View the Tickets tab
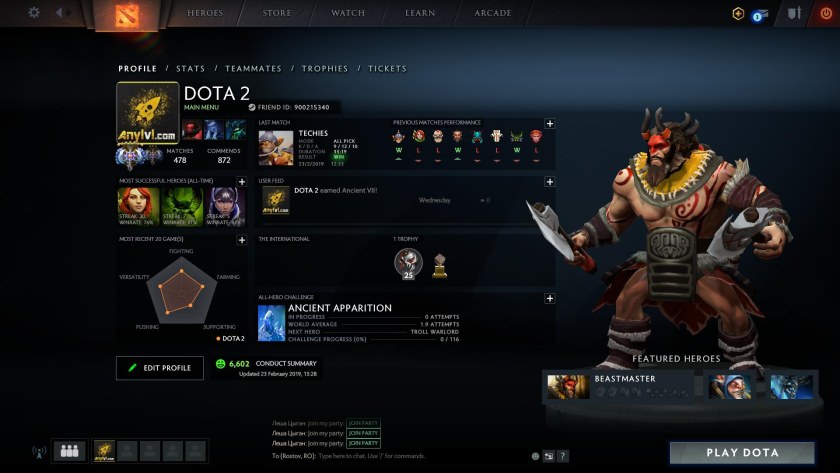840x473 pixels. point(387,69)
